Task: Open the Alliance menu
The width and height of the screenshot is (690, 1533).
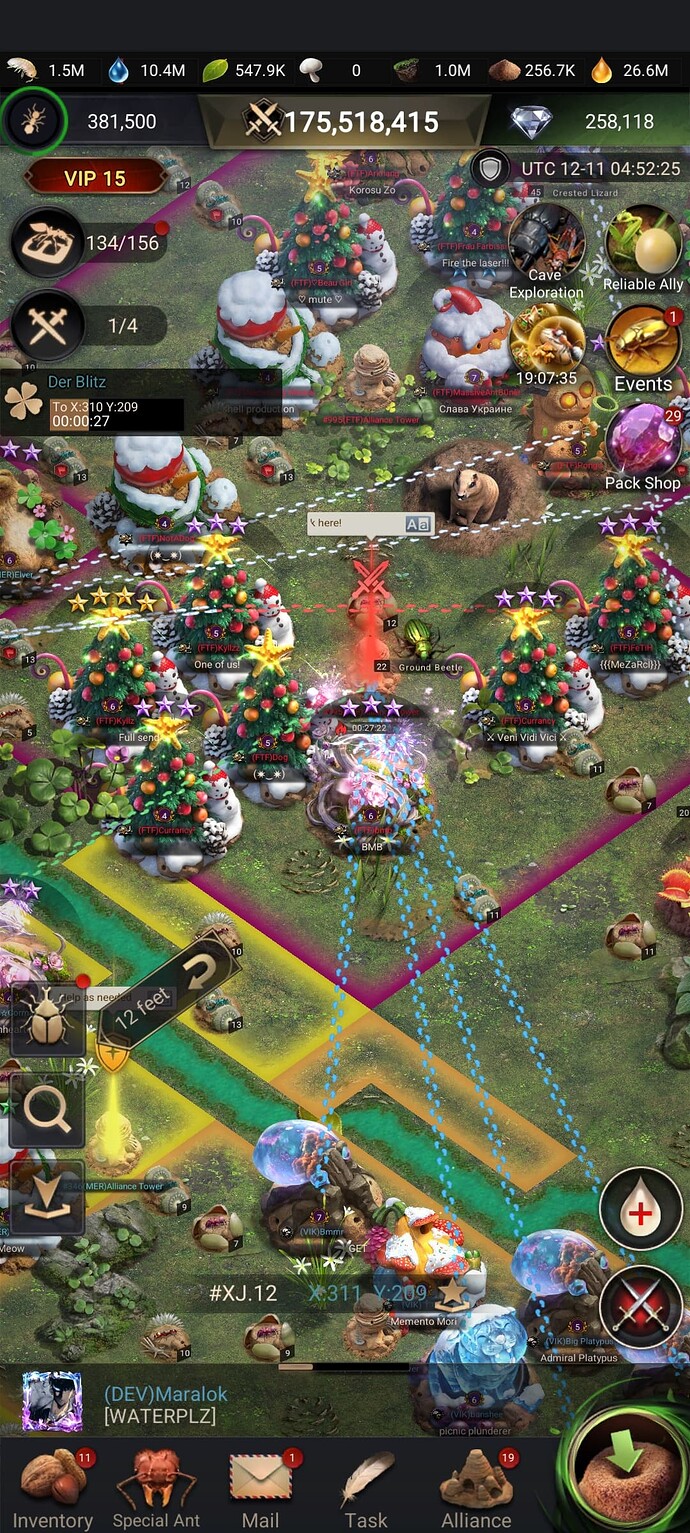Action: pos(476,1487)
